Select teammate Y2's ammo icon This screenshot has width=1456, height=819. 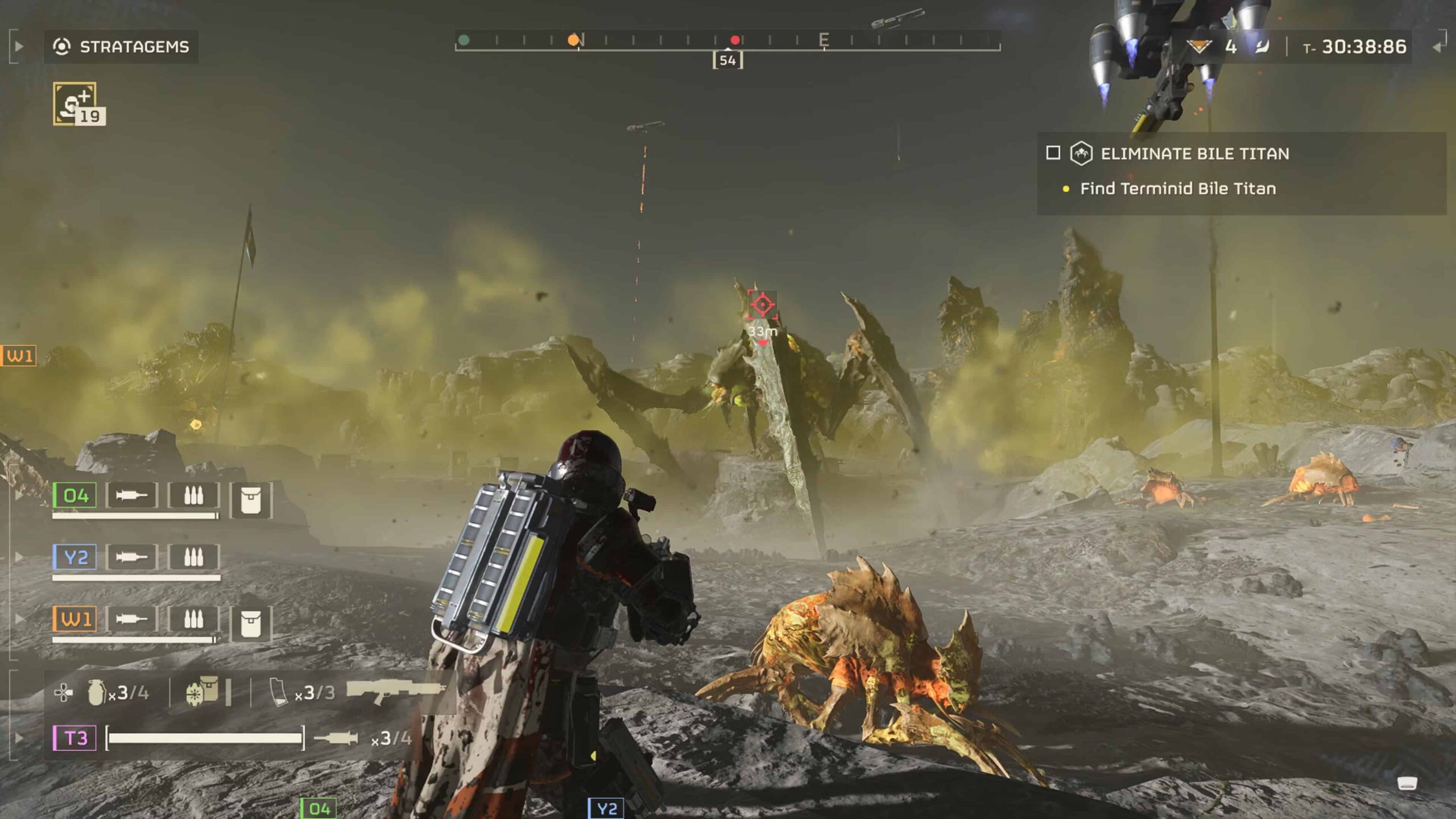coord(194,556)
